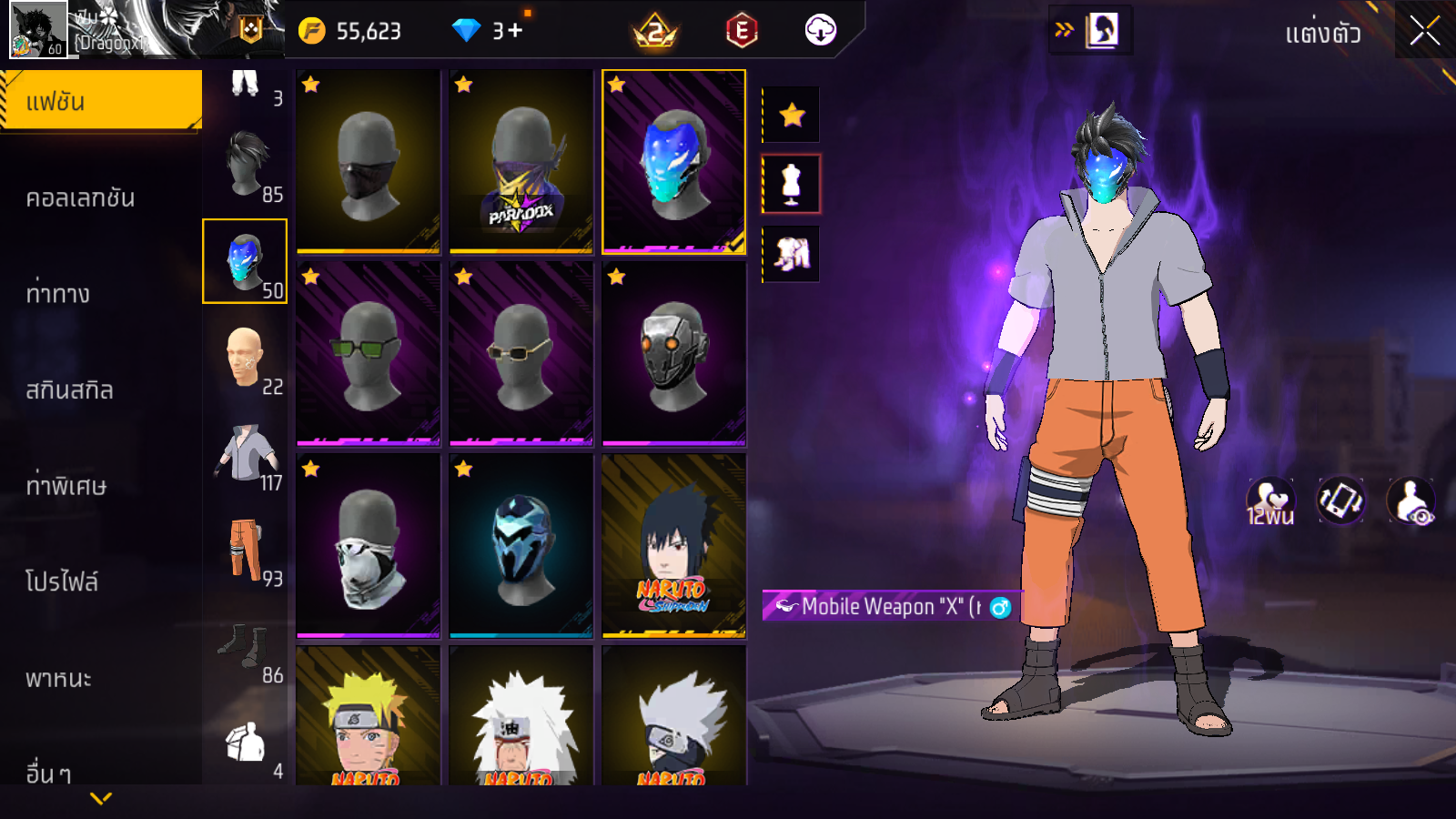Open the พาหนะ vehicles tab
Screen dimensions: 1456x819
coord(59,678)
